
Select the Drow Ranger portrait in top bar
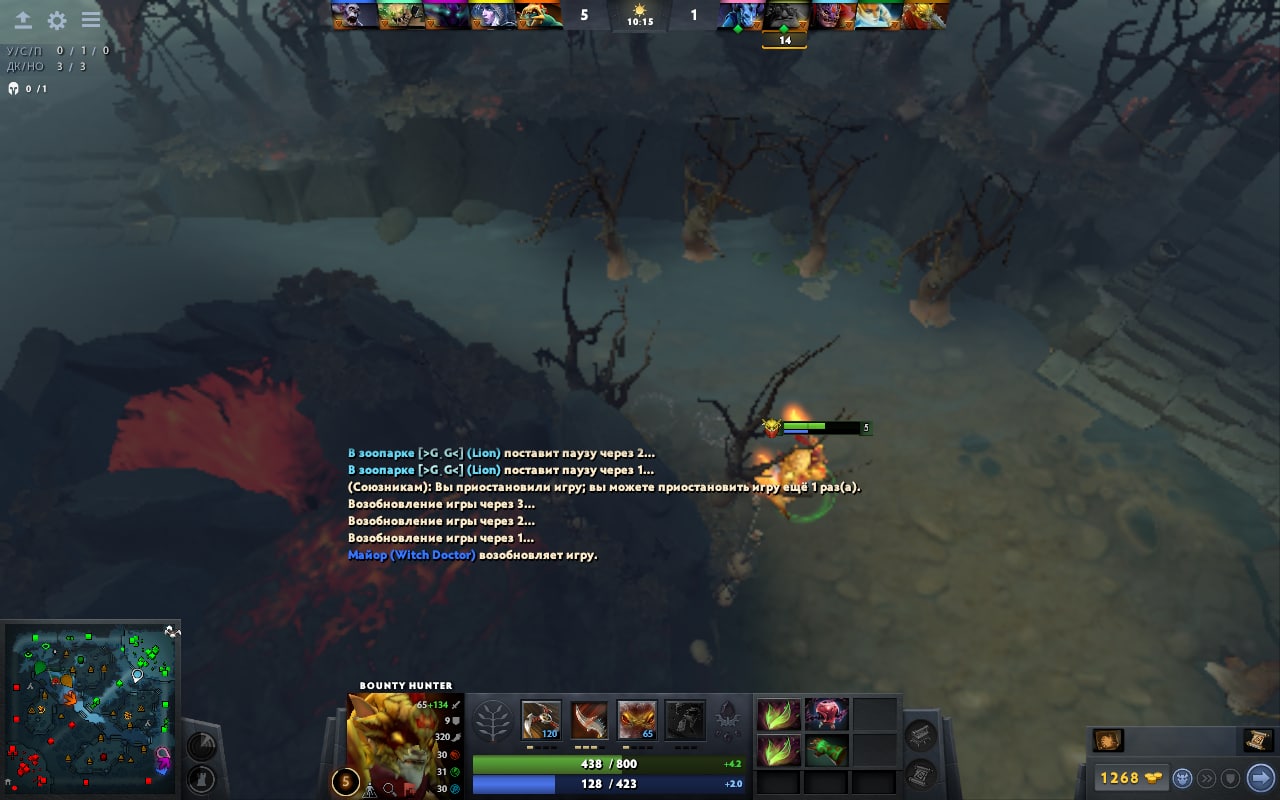coord(487,16)
